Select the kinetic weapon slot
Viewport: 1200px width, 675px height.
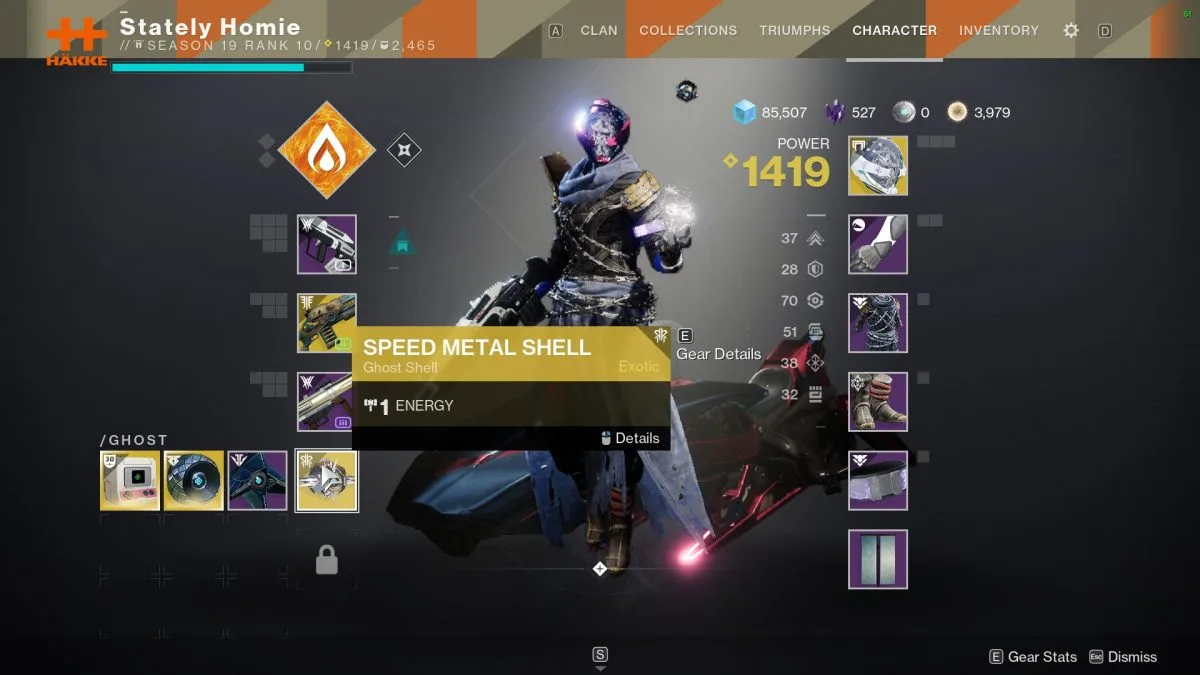[327, 244]
